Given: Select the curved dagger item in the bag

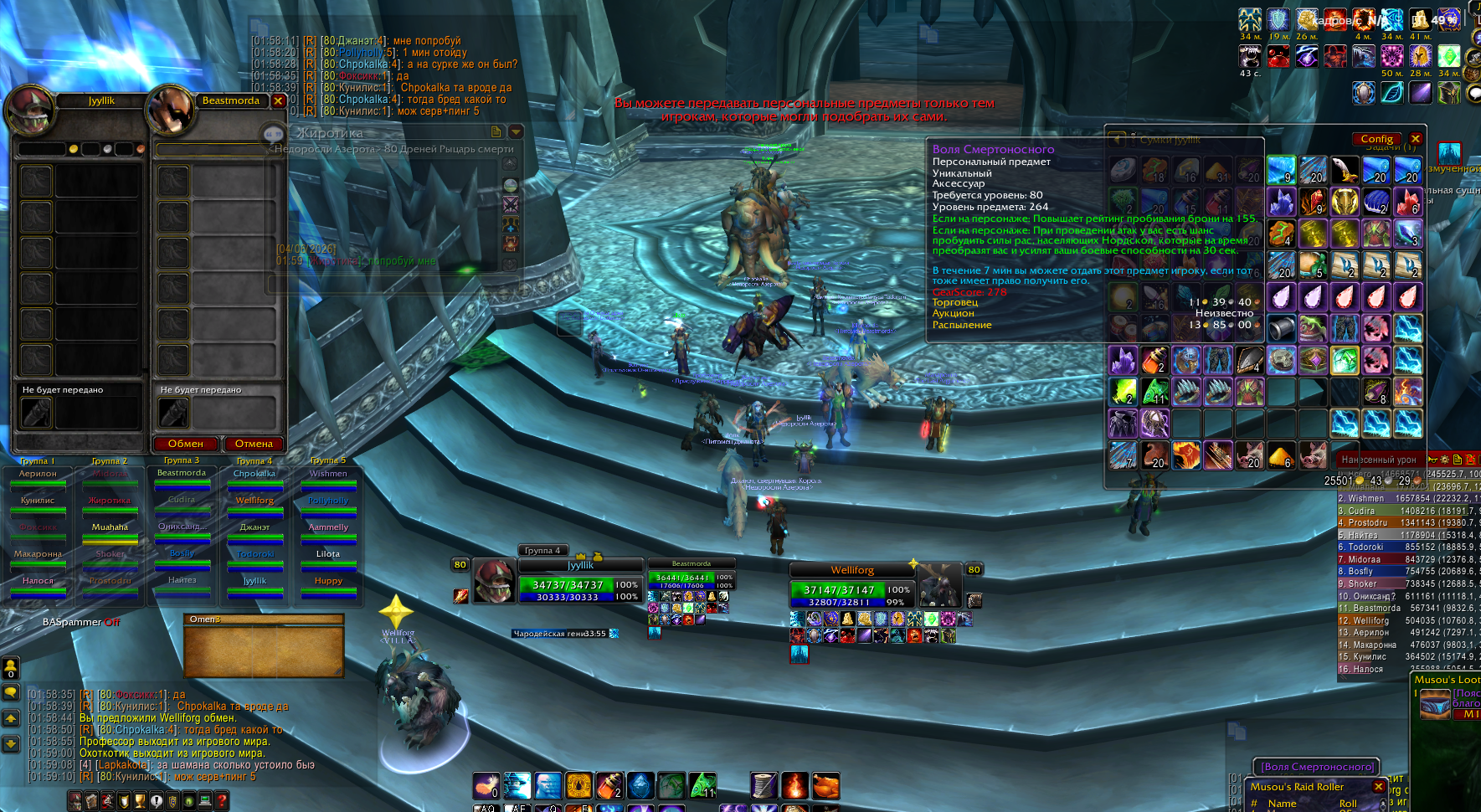Looking at the screenshot, I should tap(1345, 170).
